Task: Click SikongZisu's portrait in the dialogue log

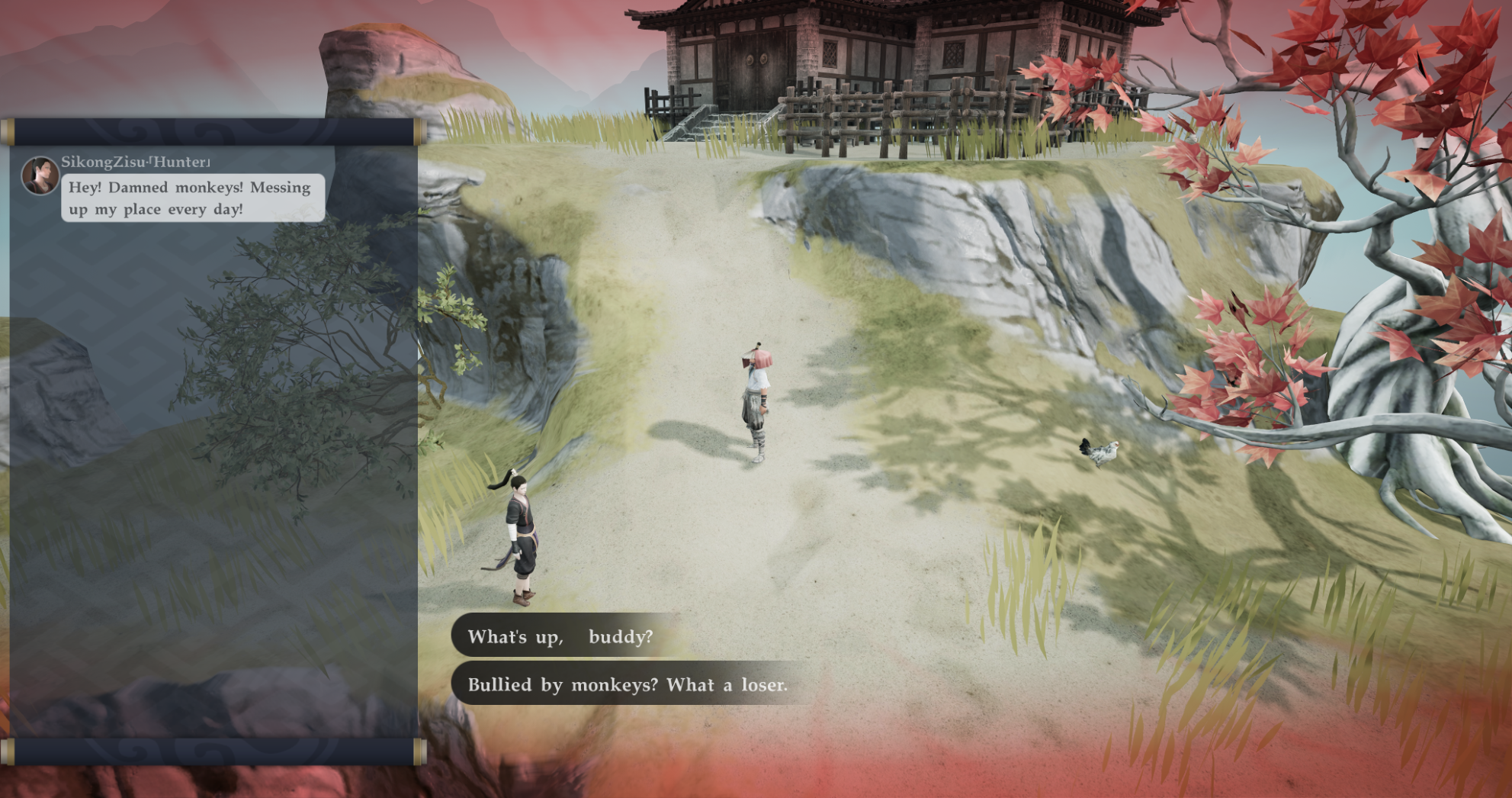Action: (x=40, y=175)
